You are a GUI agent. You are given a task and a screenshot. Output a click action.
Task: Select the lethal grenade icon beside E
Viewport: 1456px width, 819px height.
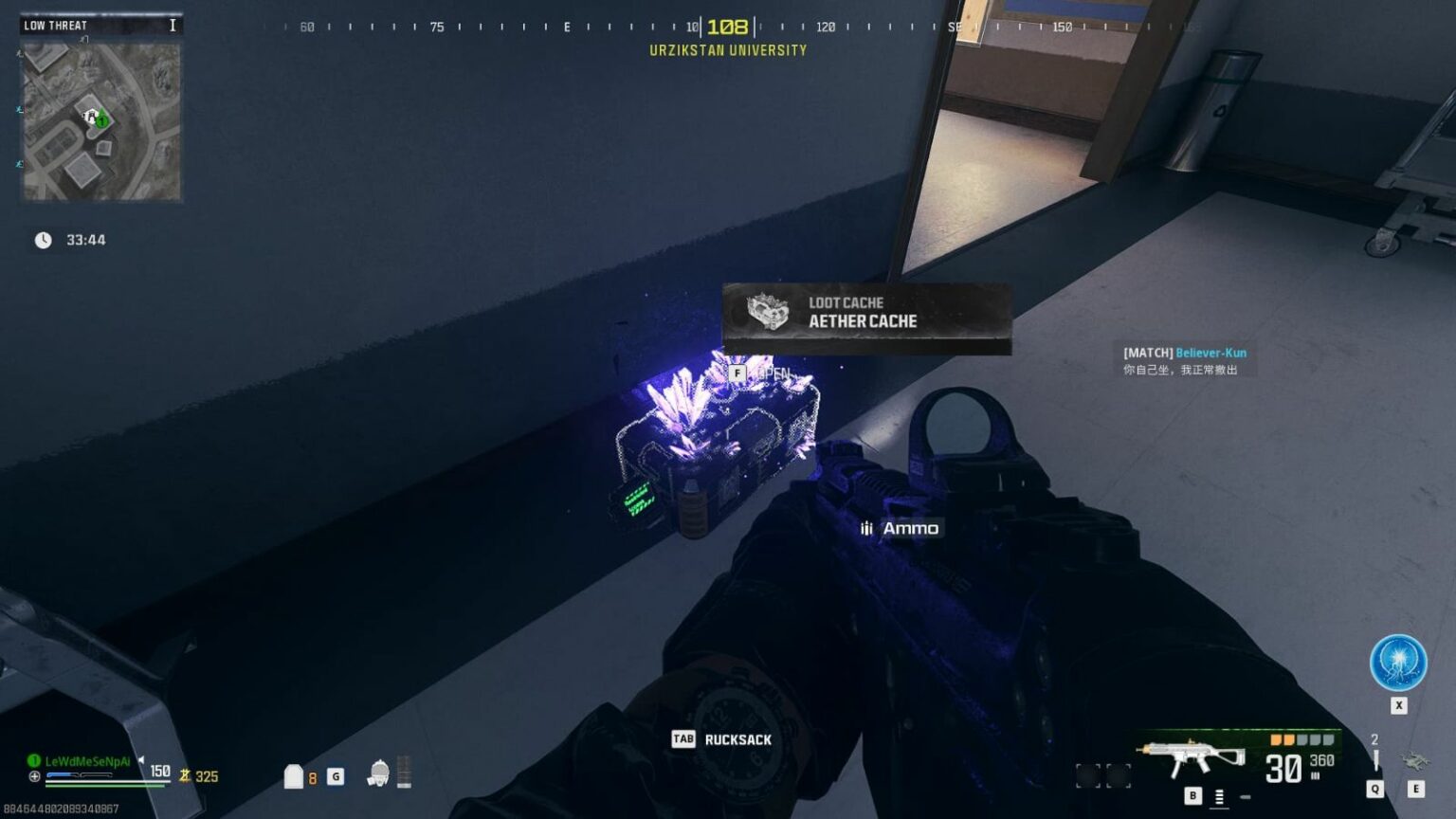(x=1416, y=761)
